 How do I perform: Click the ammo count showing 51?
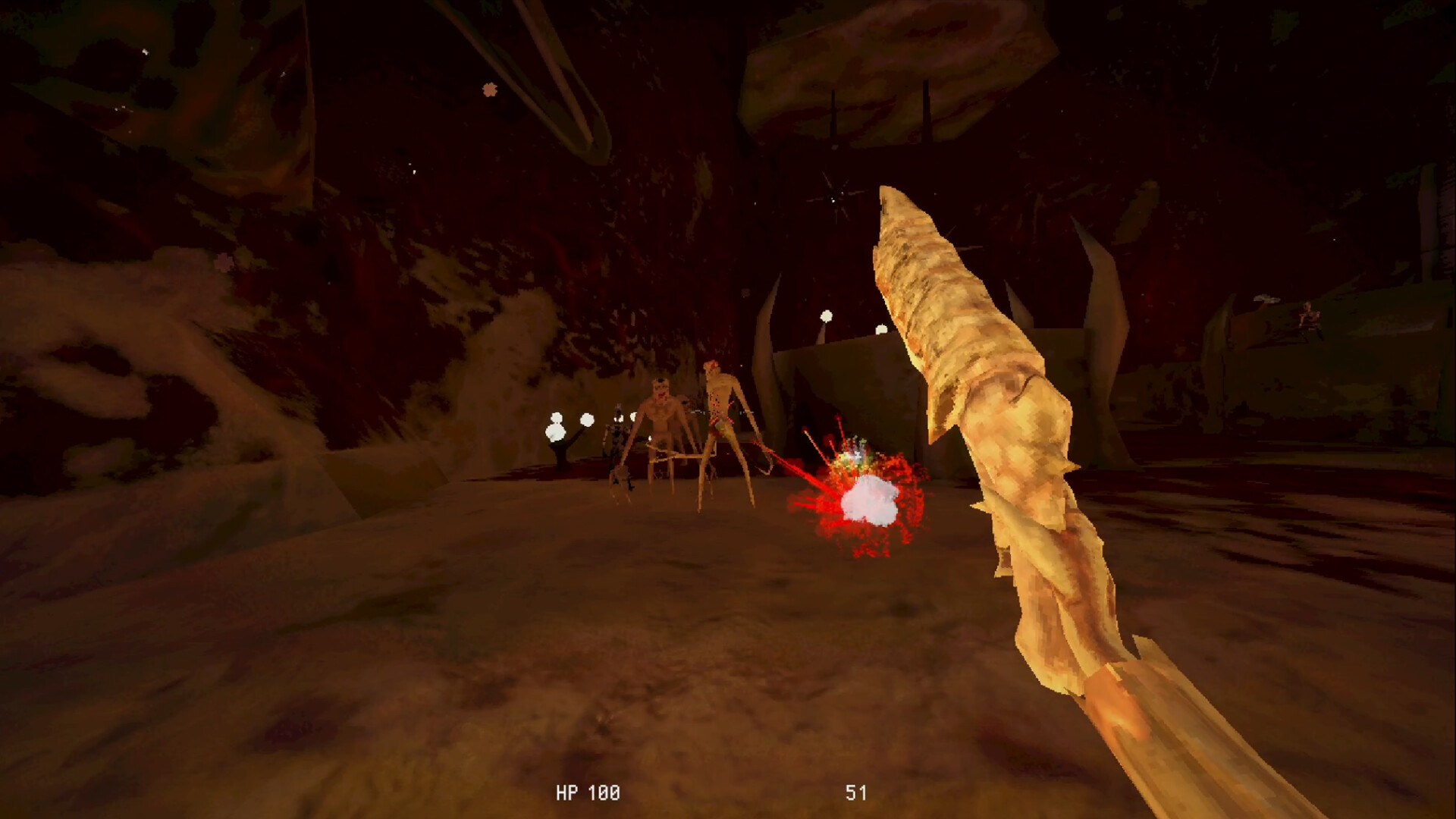[x=856, y=794]
